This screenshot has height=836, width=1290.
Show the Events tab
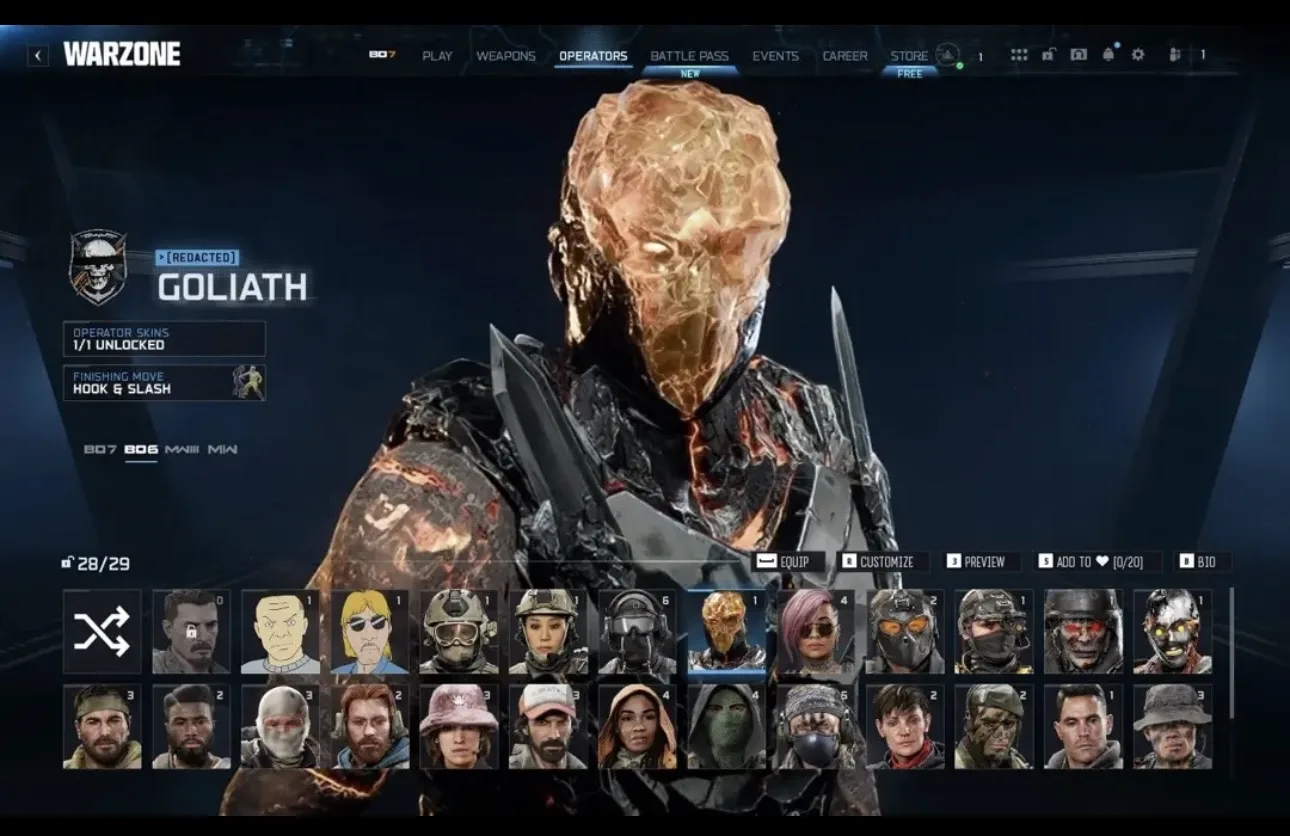pos(775,56)
